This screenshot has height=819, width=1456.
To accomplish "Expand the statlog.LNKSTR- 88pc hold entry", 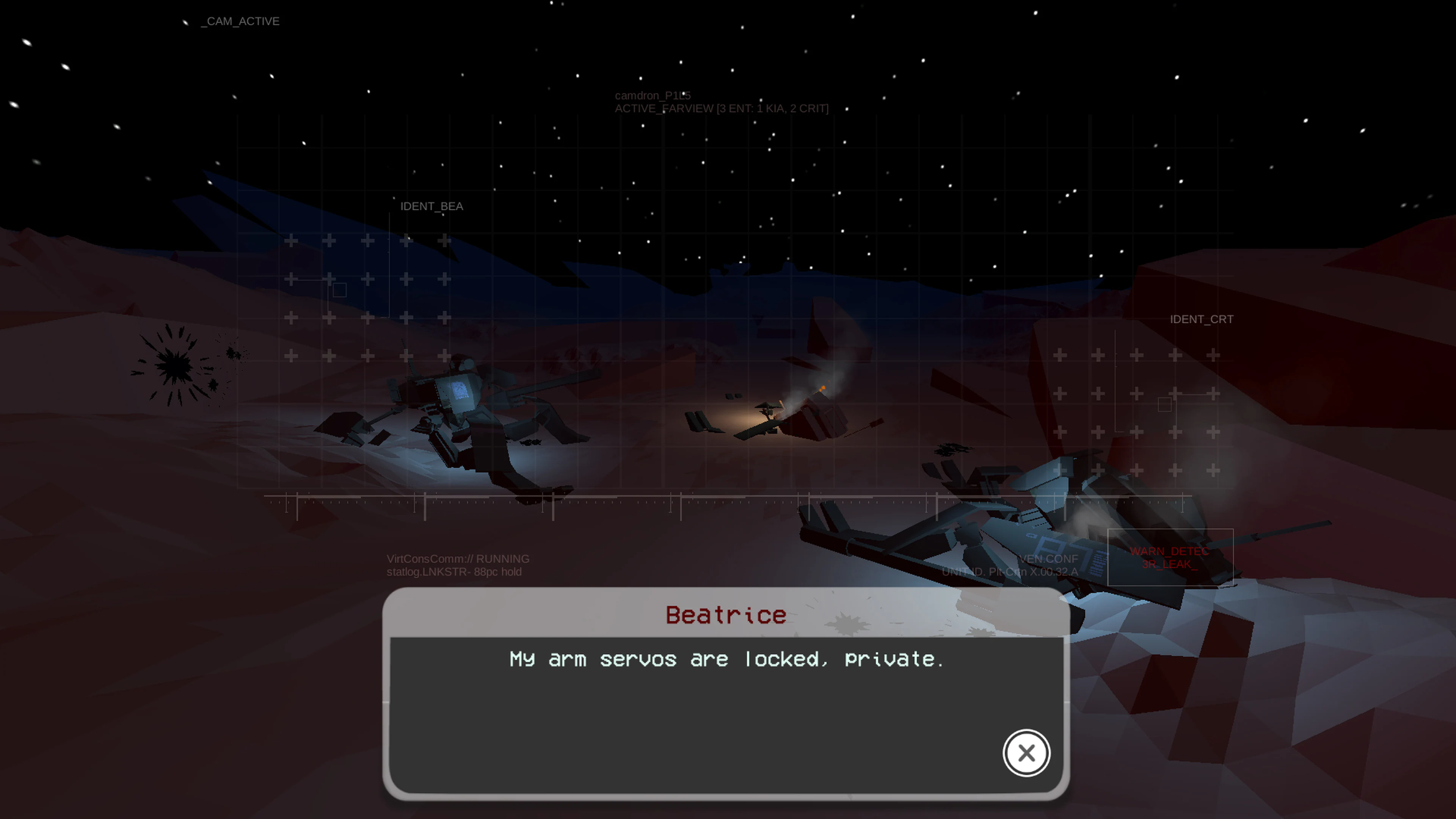I will coord(455,572).
